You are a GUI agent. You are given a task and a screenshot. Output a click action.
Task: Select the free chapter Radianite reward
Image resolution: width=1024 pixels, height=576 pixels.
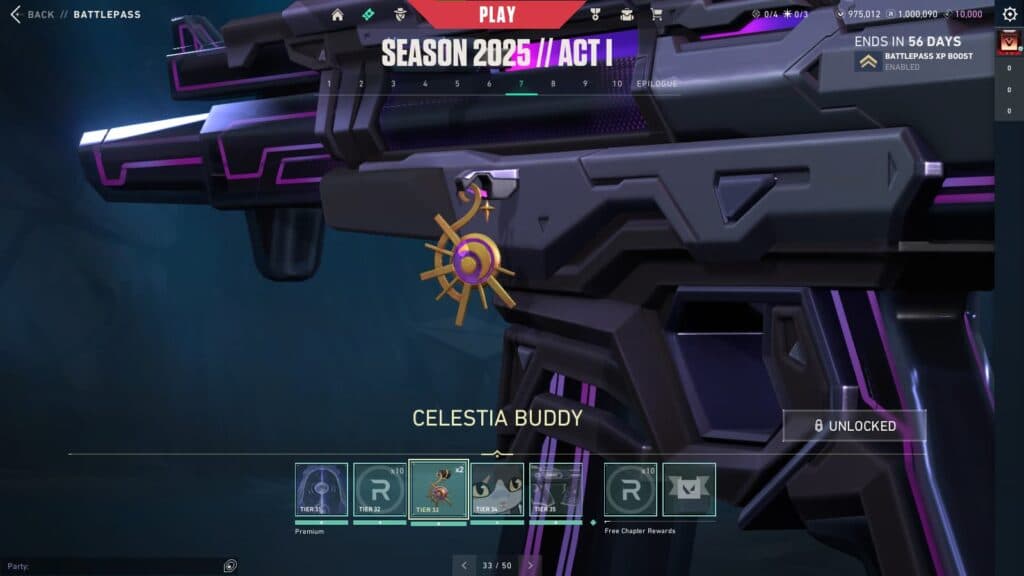coord(630,489)
